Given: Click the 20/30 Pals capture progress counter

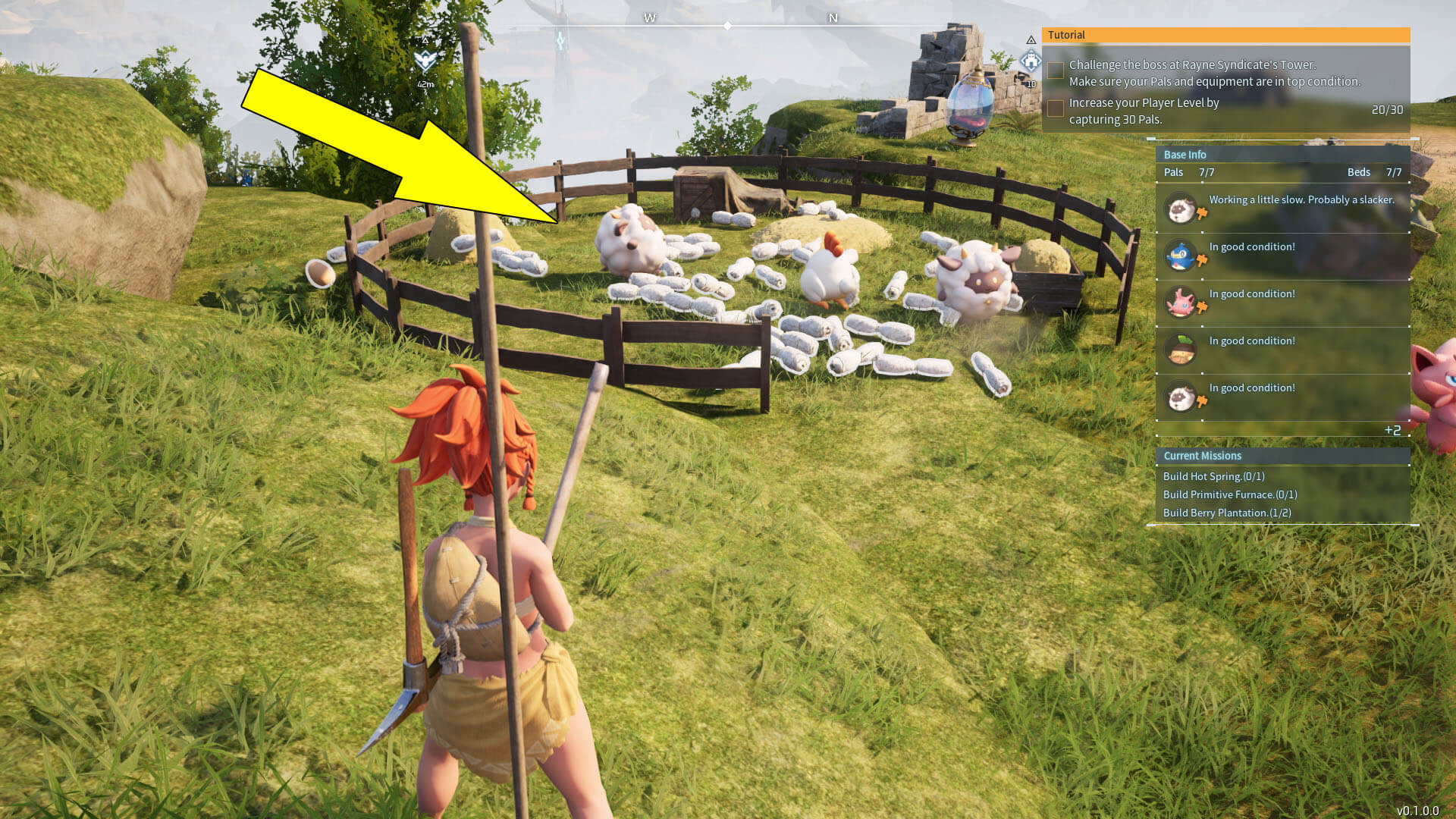Looking at the screenshot, I should click(x=1387, y=109).
